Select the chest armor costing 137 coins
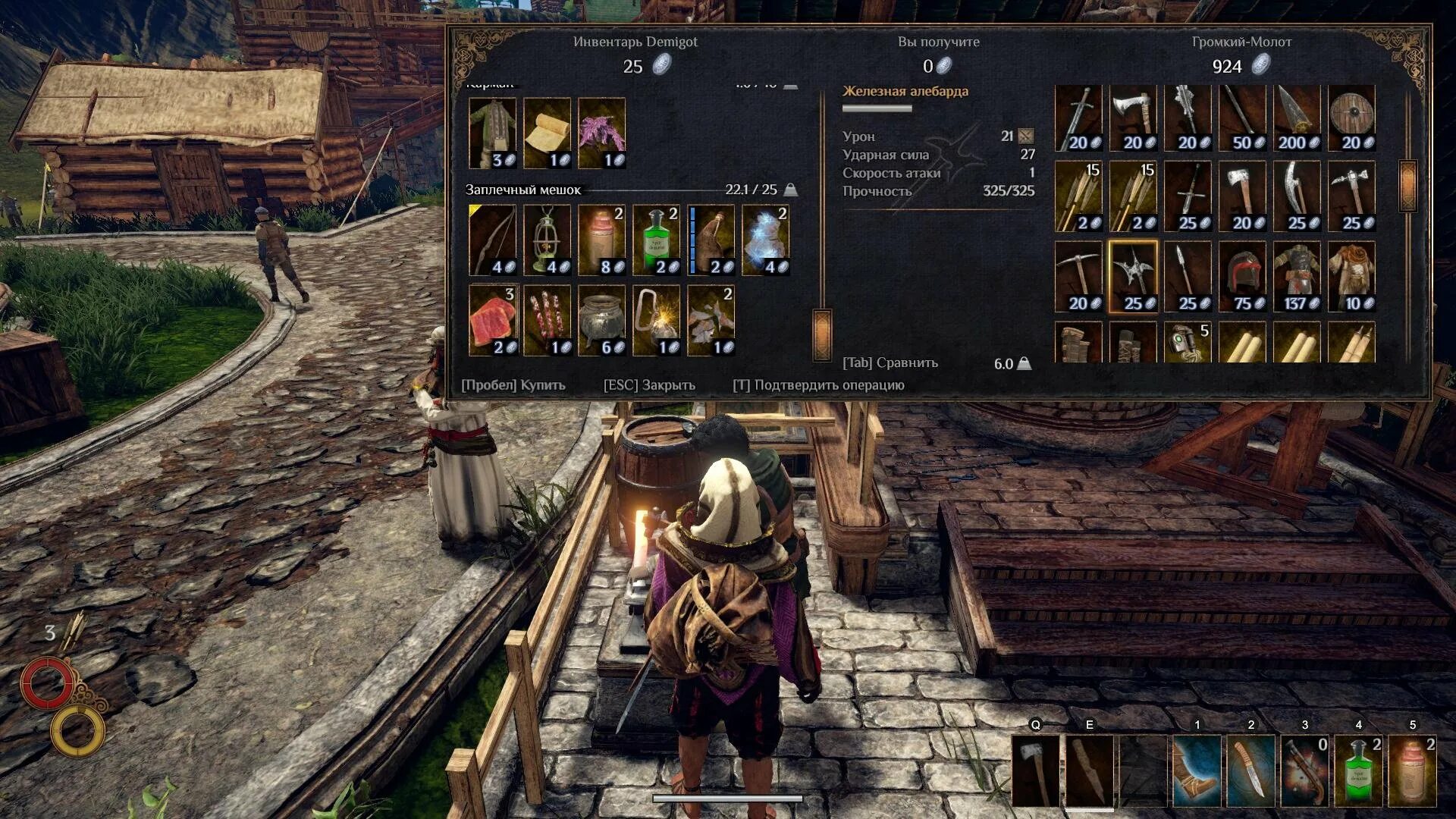This screenshot has width=1456, height=819. (1297, 278)
